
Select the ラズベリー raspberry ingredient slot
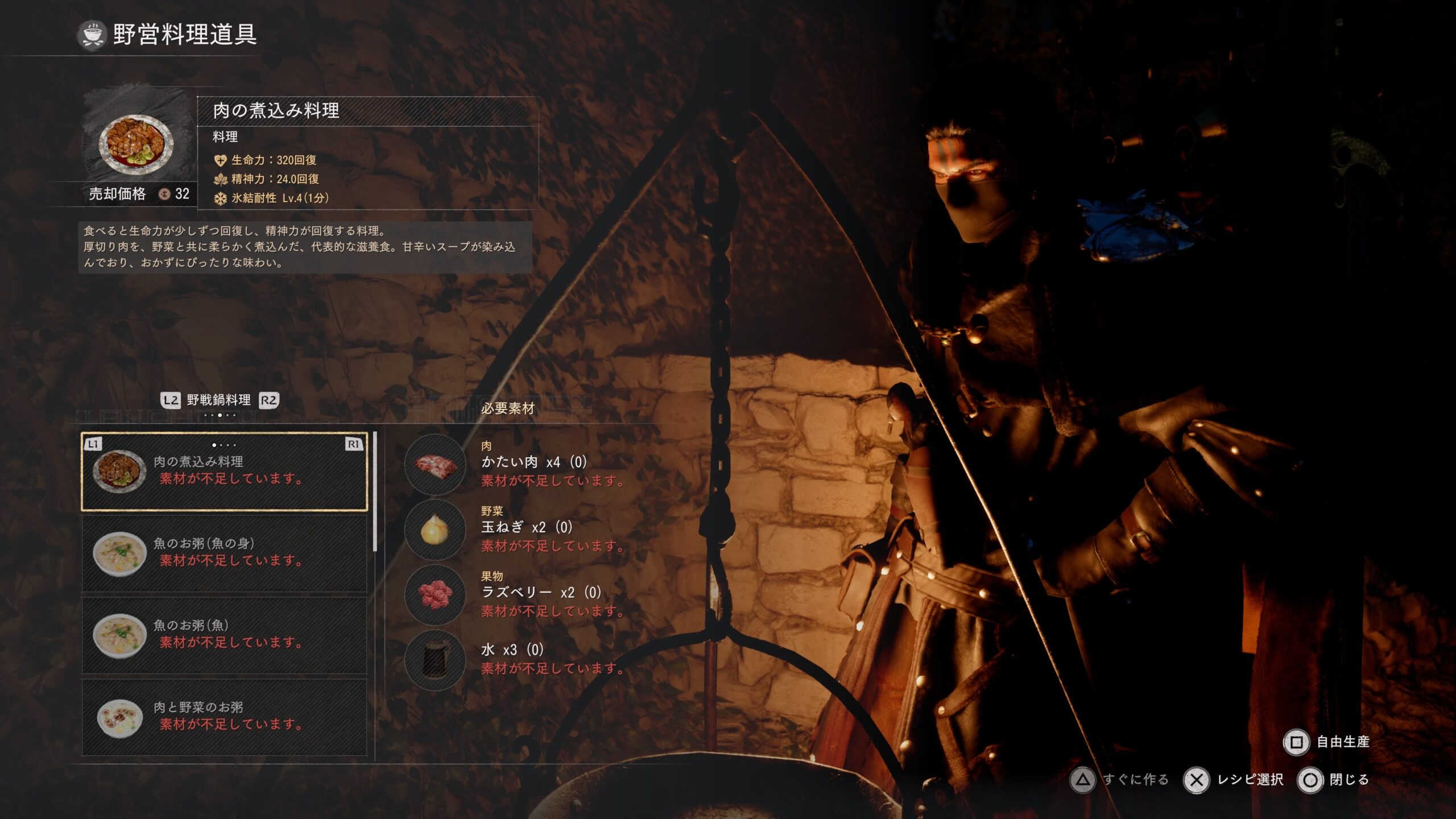[436, 595]
